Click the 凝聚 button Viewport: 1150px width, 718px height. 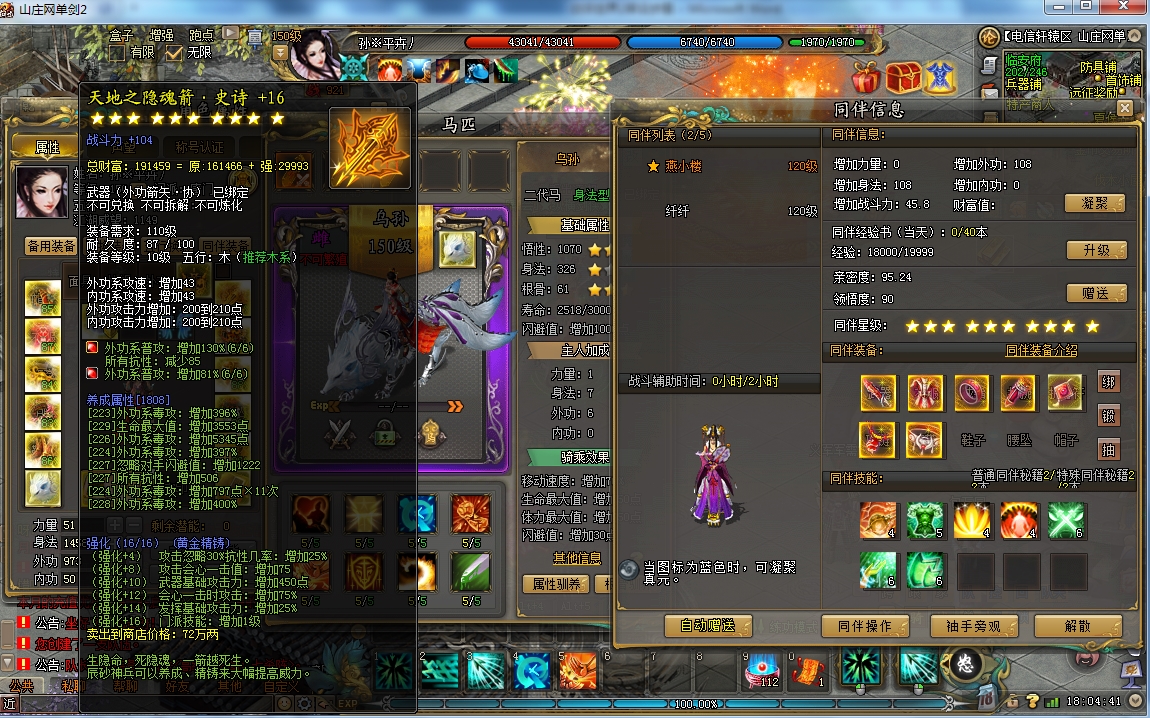(x=1095, y=203)
